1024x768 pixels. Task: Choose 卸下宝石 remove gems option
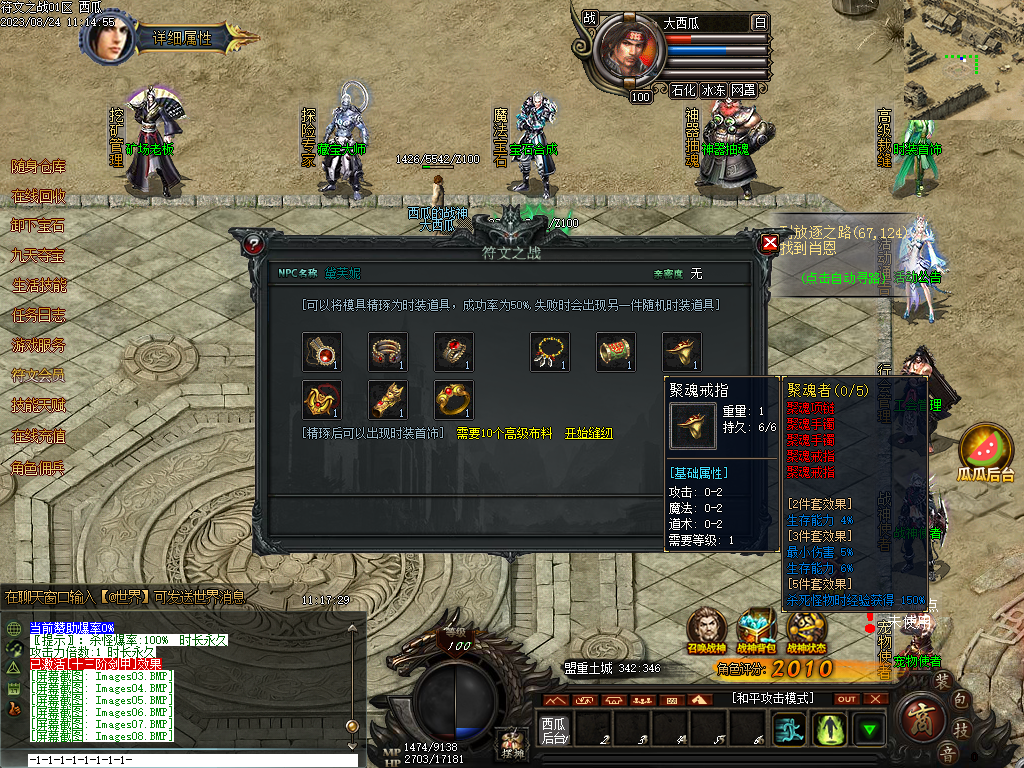(38, 226)
